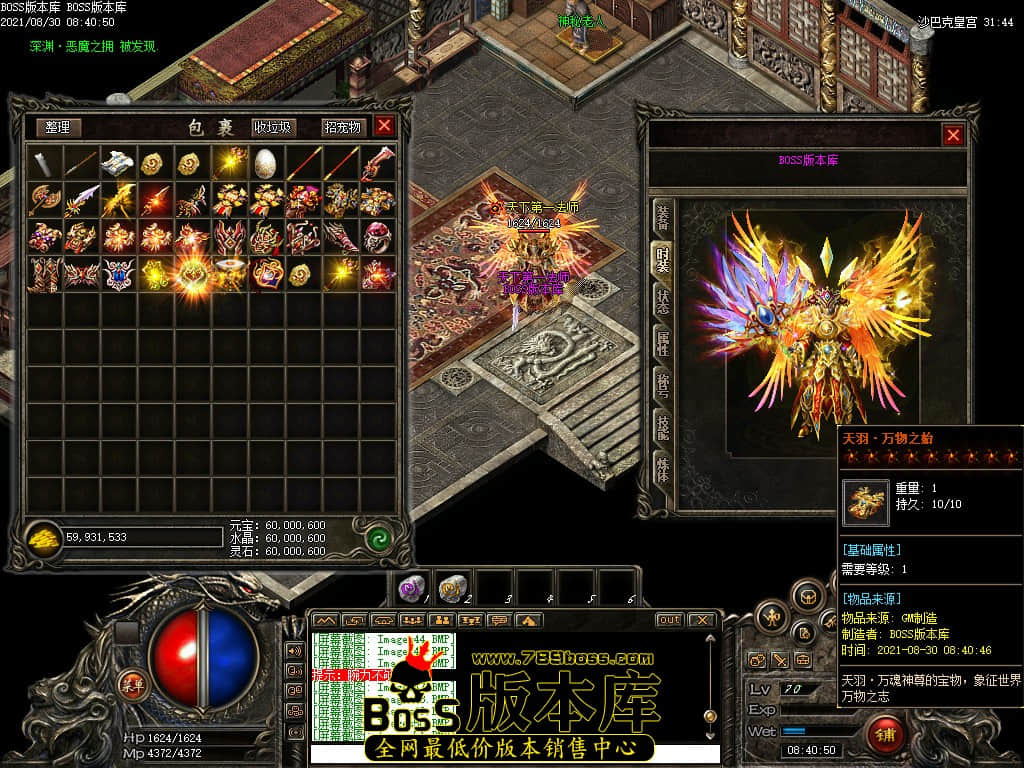Click the 收垃圾 button in the bag header
The image size is (1024, 768).
pos(273,127)
